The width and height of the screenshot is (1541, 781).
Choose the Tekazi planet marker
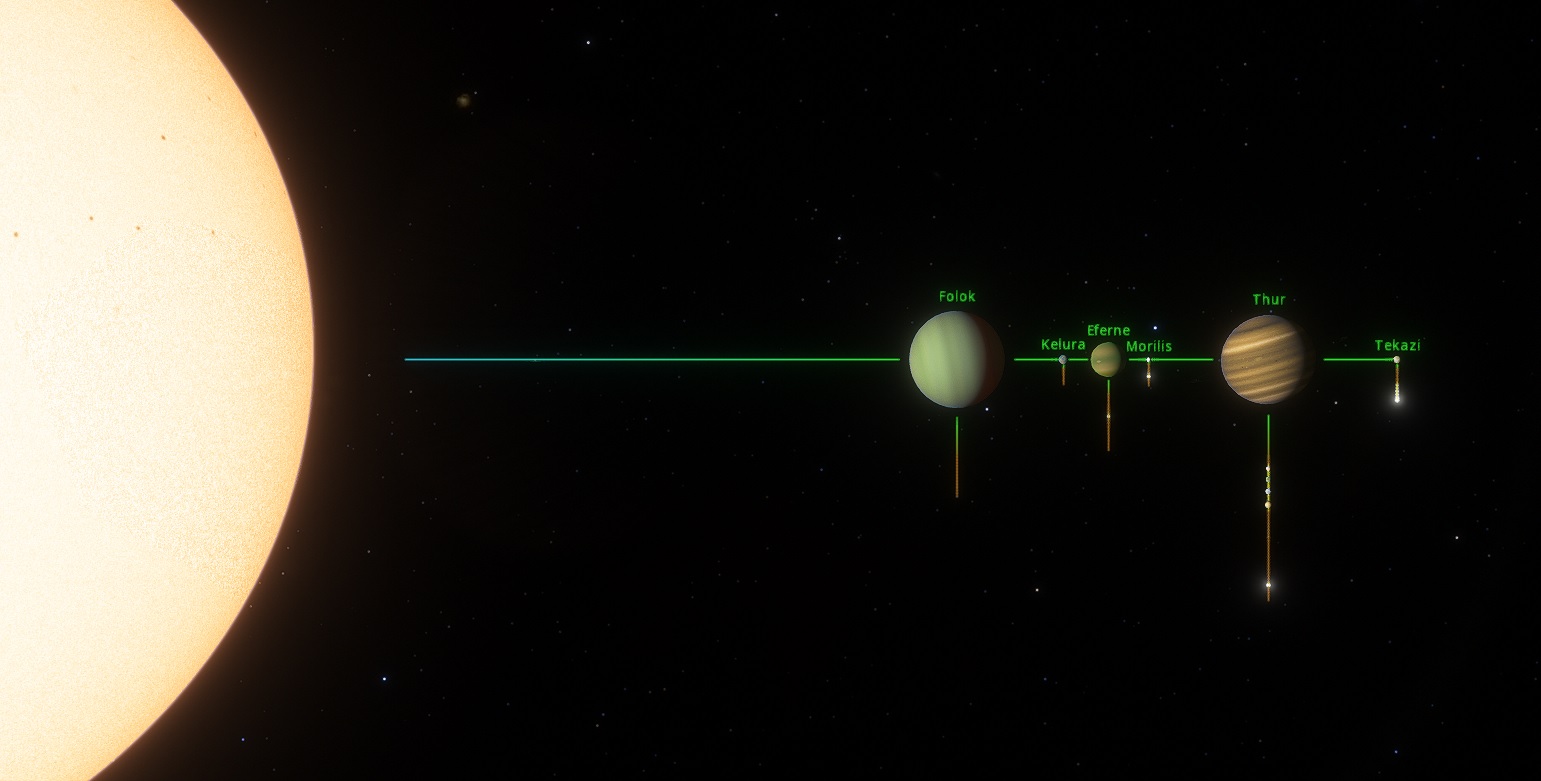point(1396,359)
